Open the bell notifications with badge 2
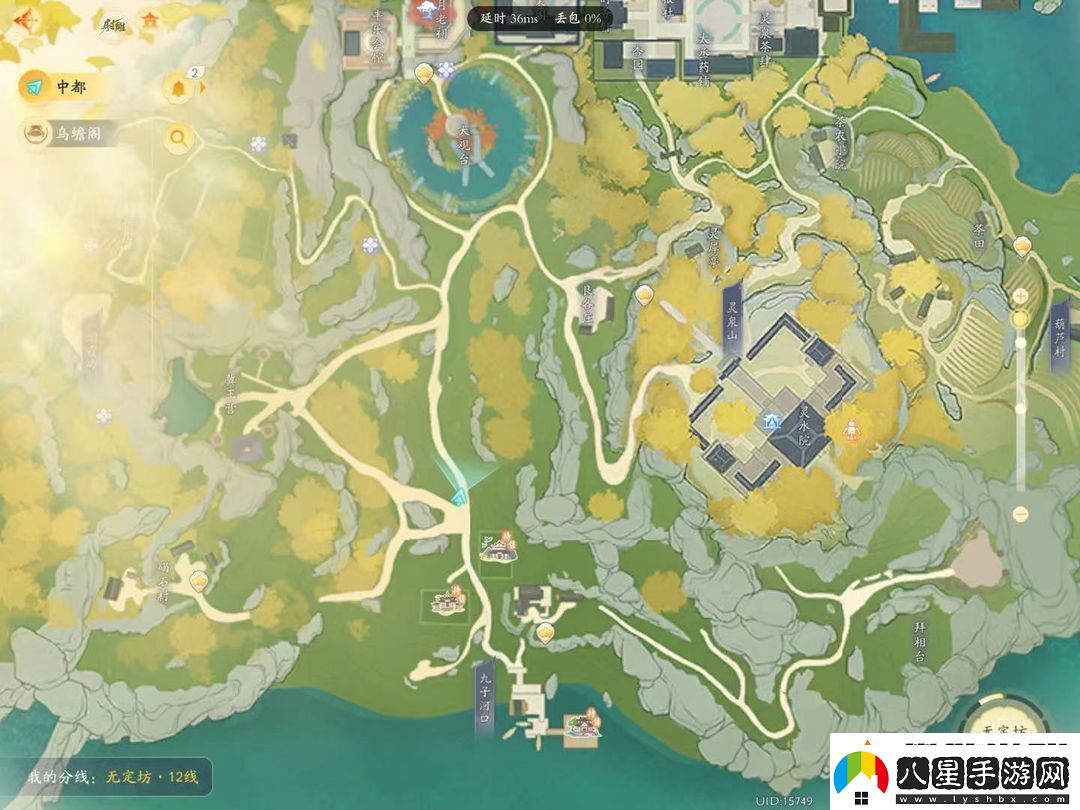The height and width of the screenshot is (810, 1080). [178, 88]
